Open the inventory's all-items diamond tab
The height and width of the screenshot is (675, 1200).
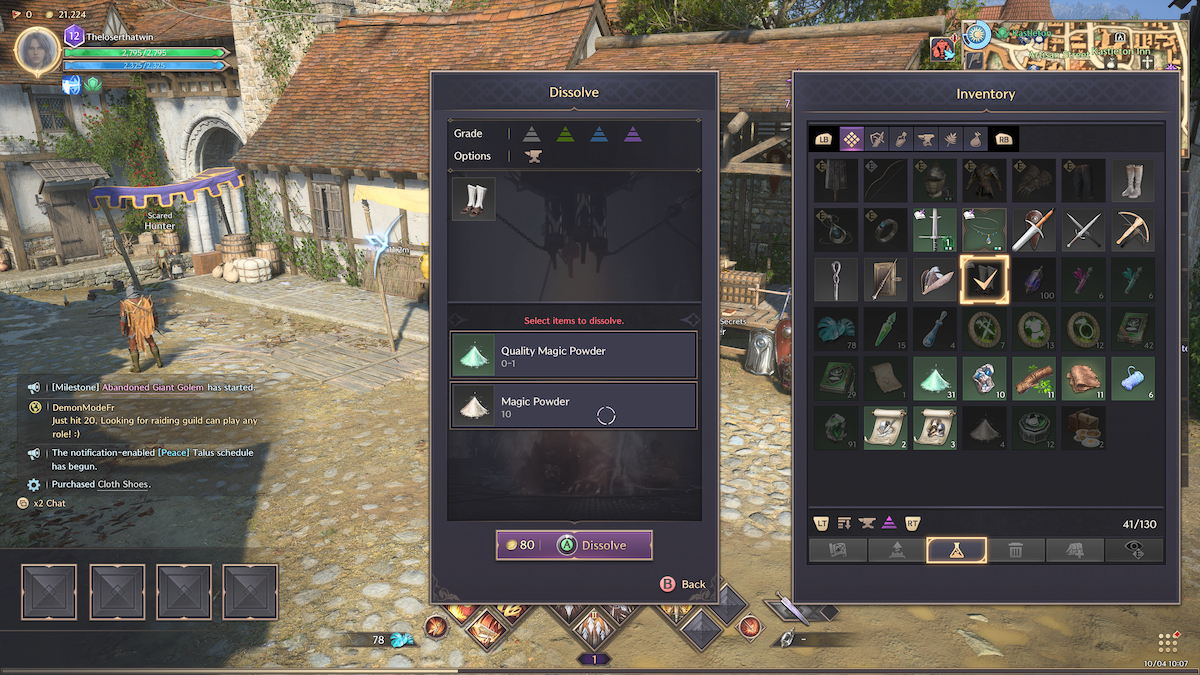[x=851, y=138]
